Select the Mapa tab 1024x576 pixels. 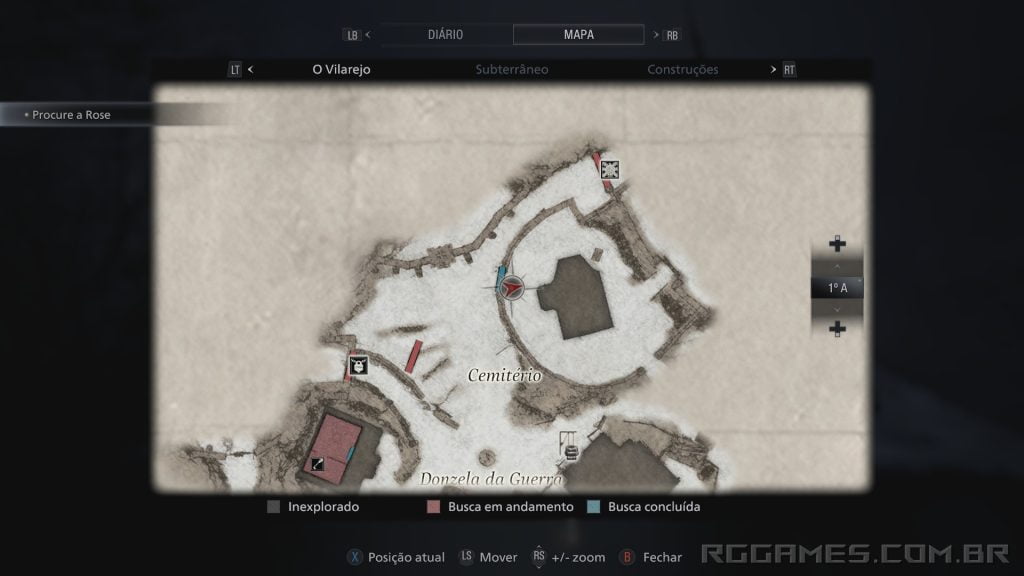[578, 34]
